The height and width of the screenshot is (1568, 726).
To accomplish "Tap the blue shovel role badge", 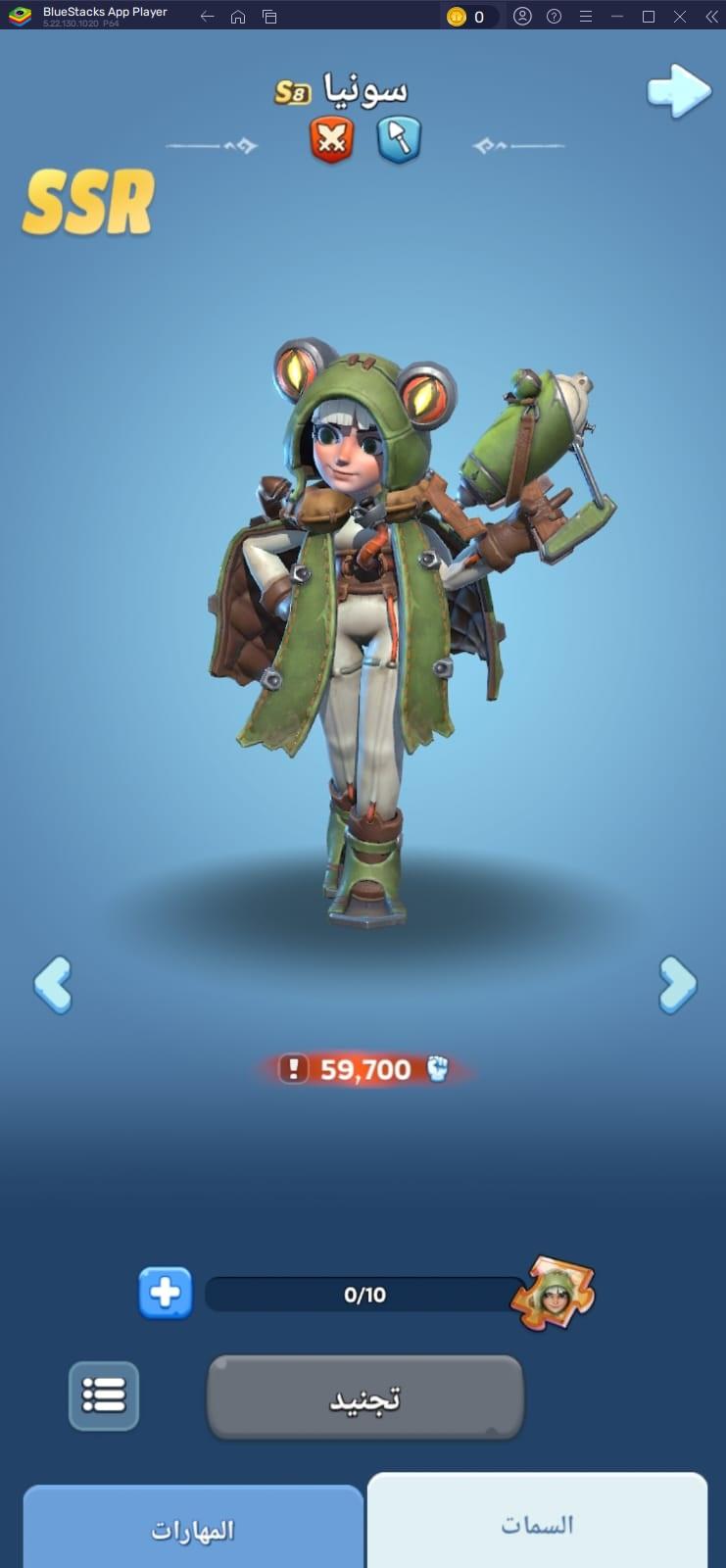I will (399, 138).
